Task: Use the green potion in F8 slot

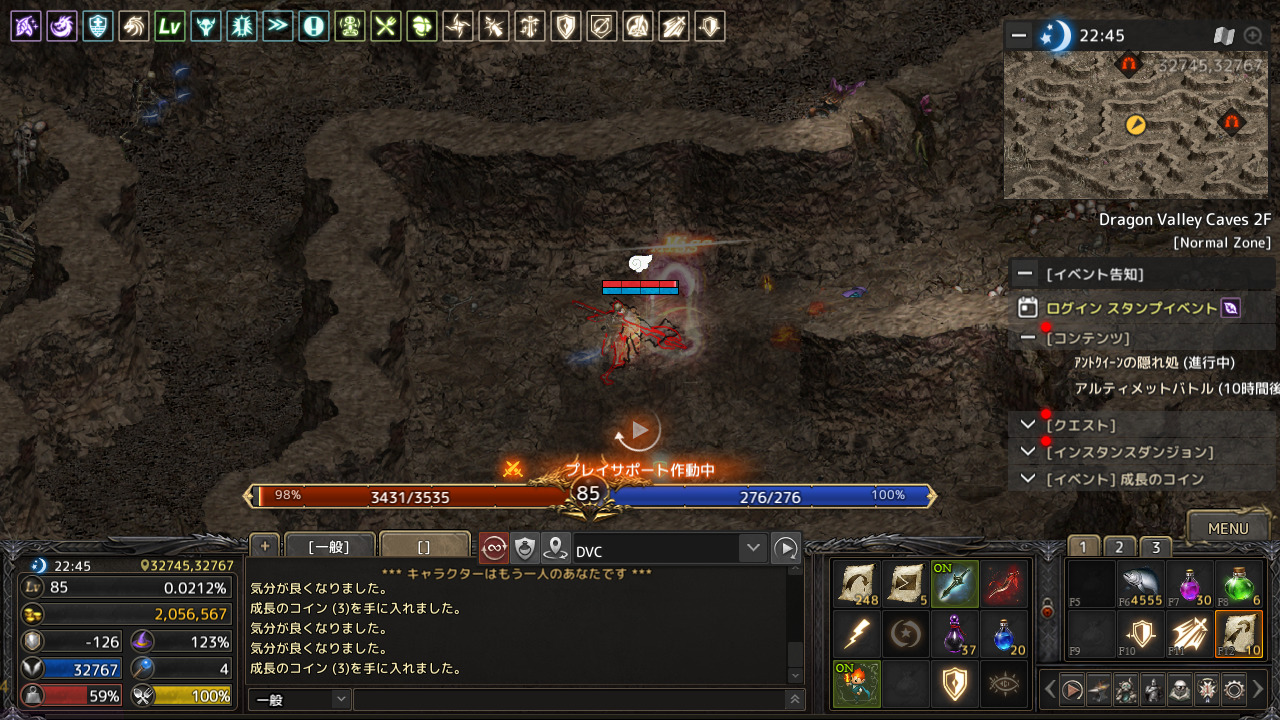Action: pos(1239,583)
